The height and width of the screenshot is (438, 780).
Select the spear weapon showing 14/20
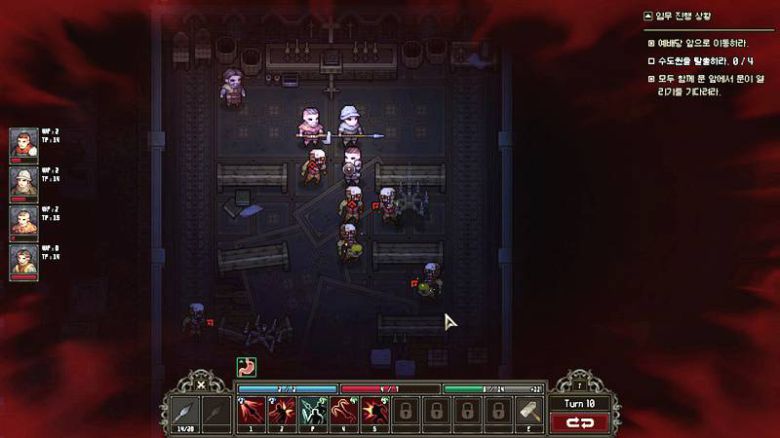click(x=185, y=410)
